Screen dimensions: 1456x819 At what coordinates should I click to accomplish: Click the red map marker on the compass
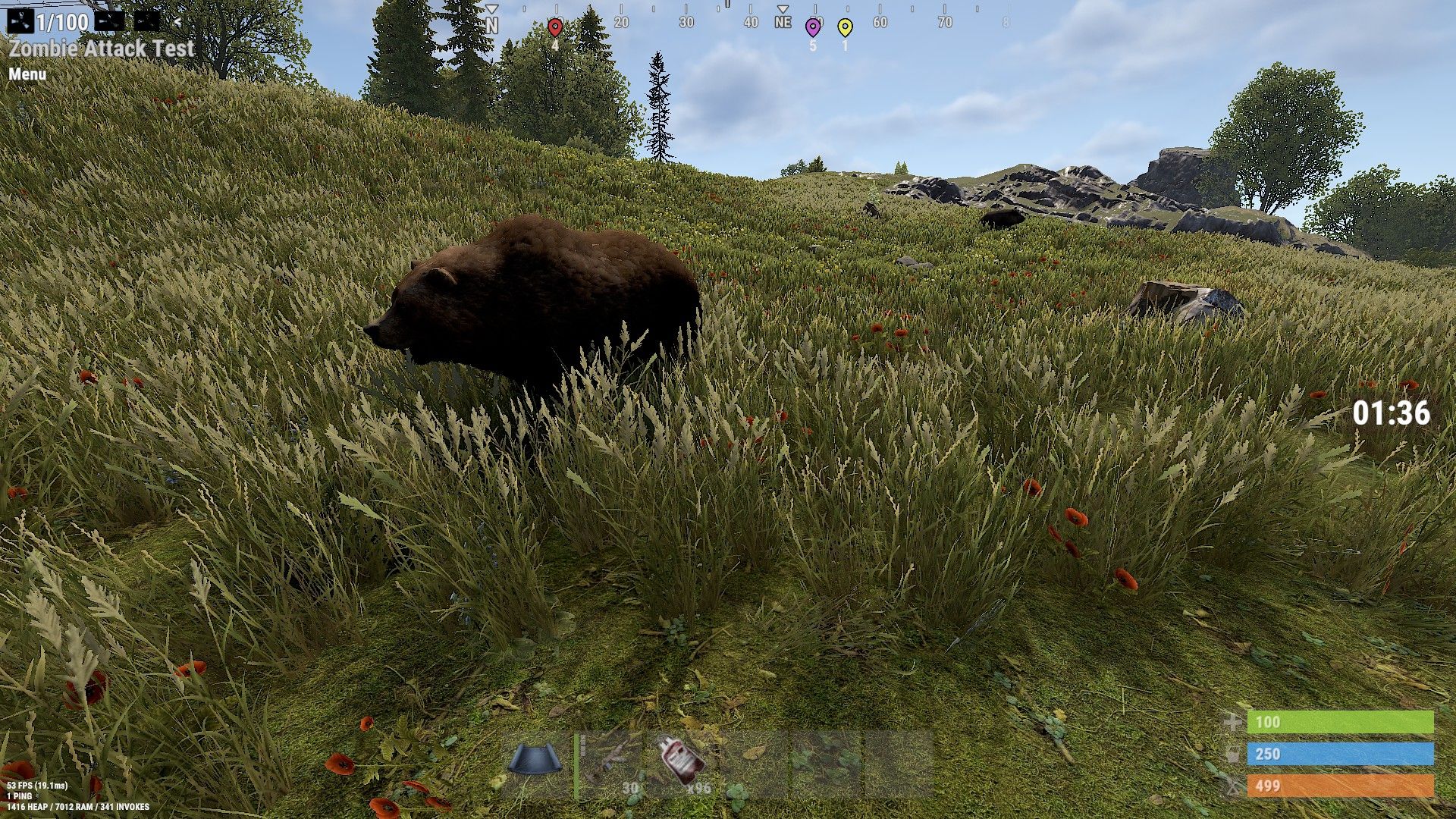point(555,28)
